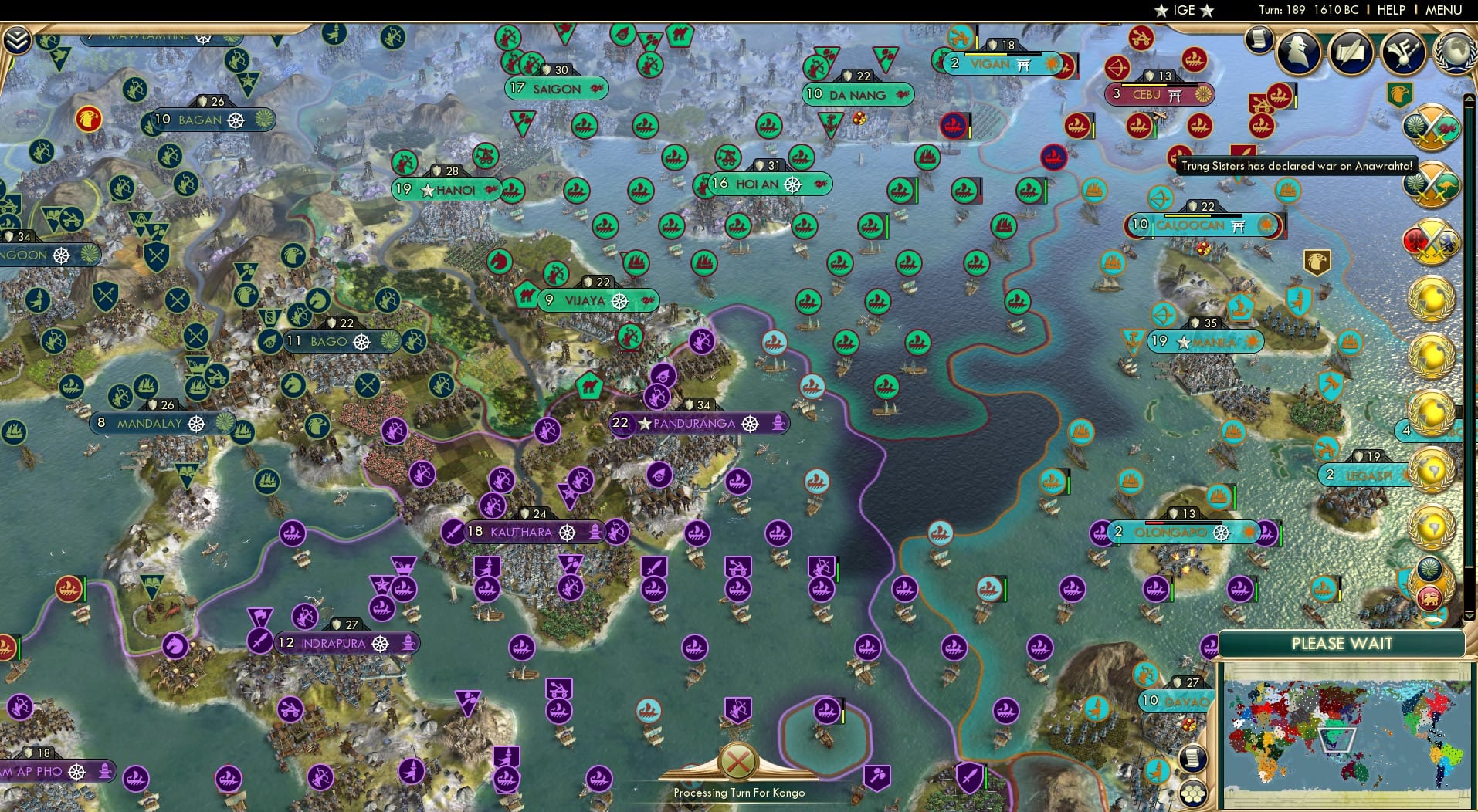
Task: Open the notification log scroll icon
Action: click(x=1261, y=39)
